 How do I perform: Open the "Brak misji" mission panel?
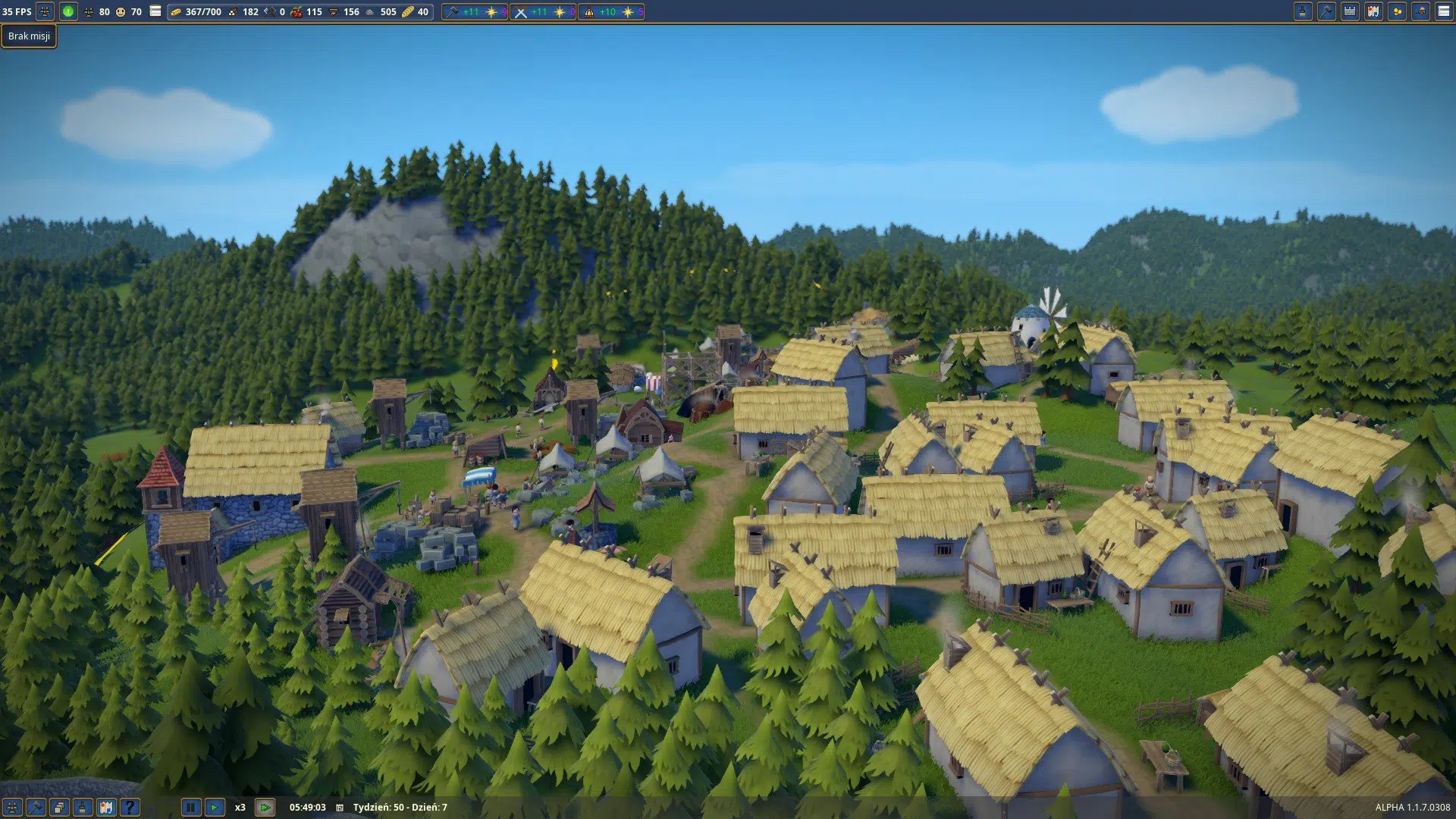[29, 36]
